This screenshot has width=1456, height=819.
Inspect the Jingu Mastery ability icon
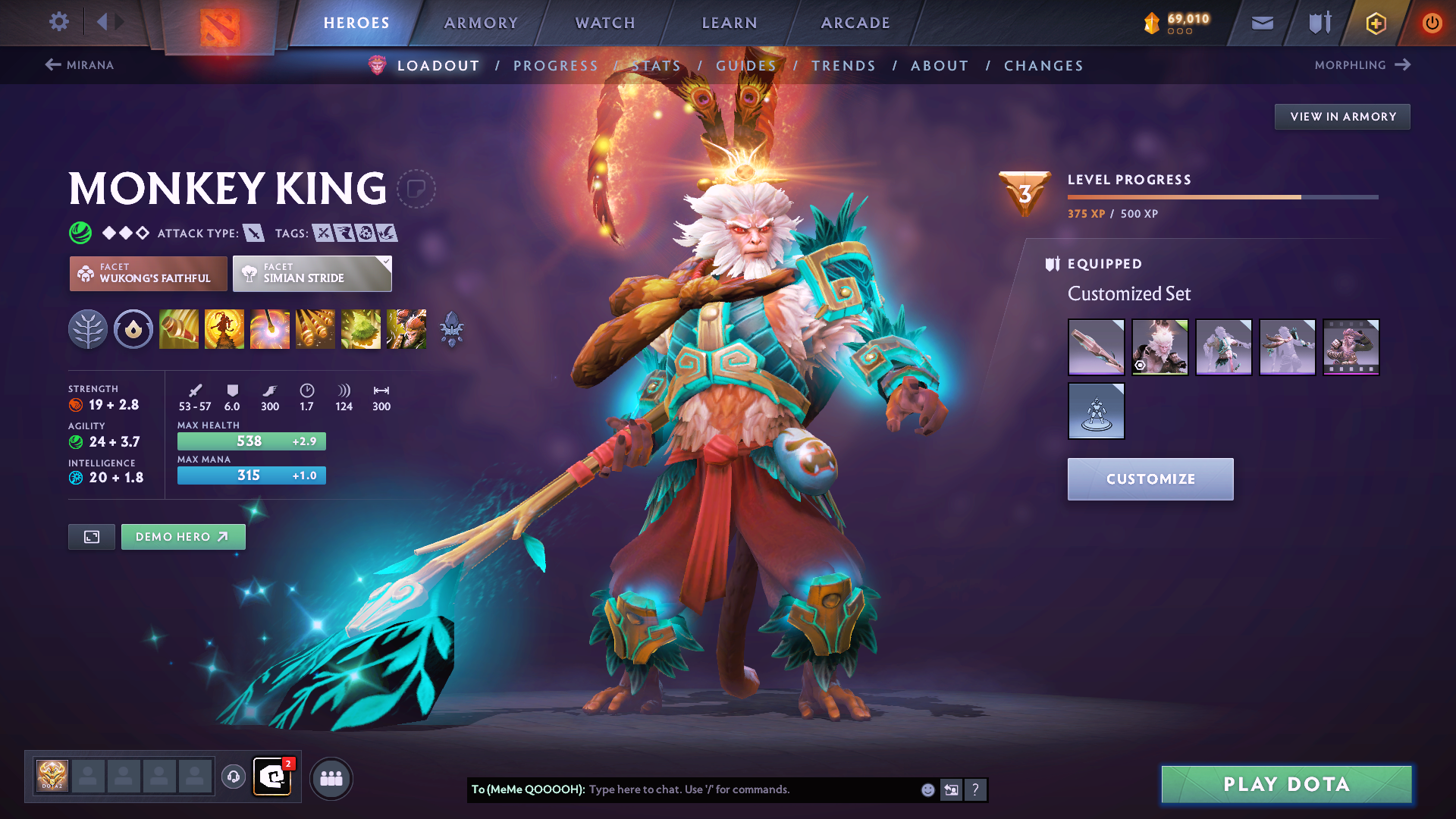click(315, 329)
